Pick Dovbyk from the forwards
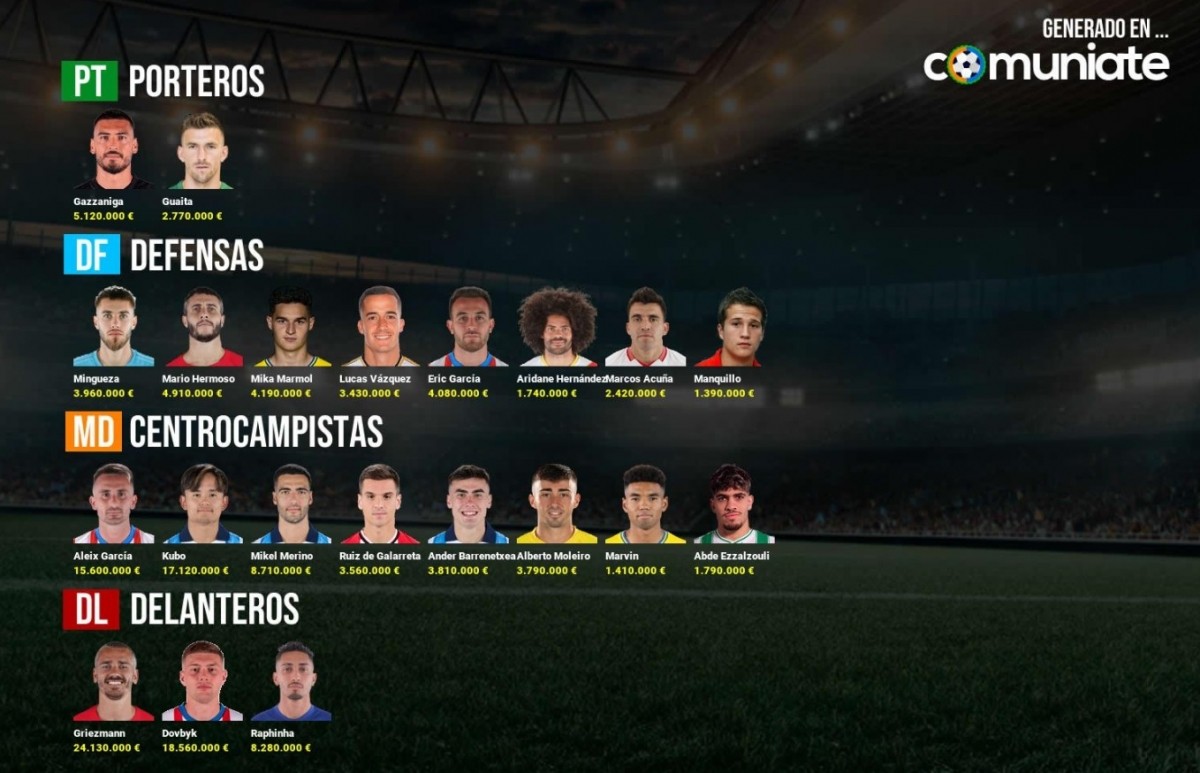The image size is (1200, 773). click(x=202, y=681)
